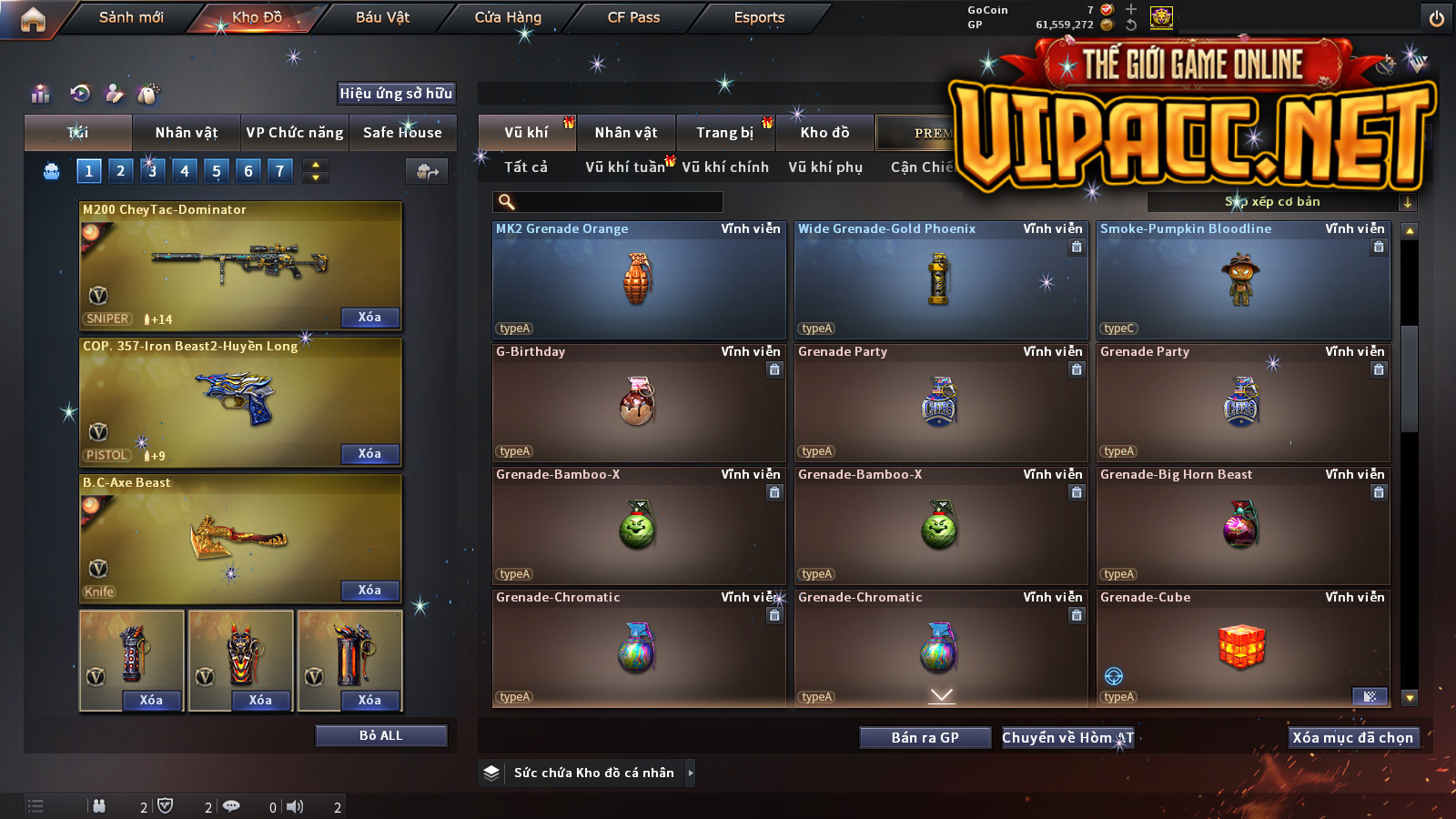This screenshot has height=819, width=1456.
Task: Sell selected item with Bán ra GP
Action: point(925,738)
